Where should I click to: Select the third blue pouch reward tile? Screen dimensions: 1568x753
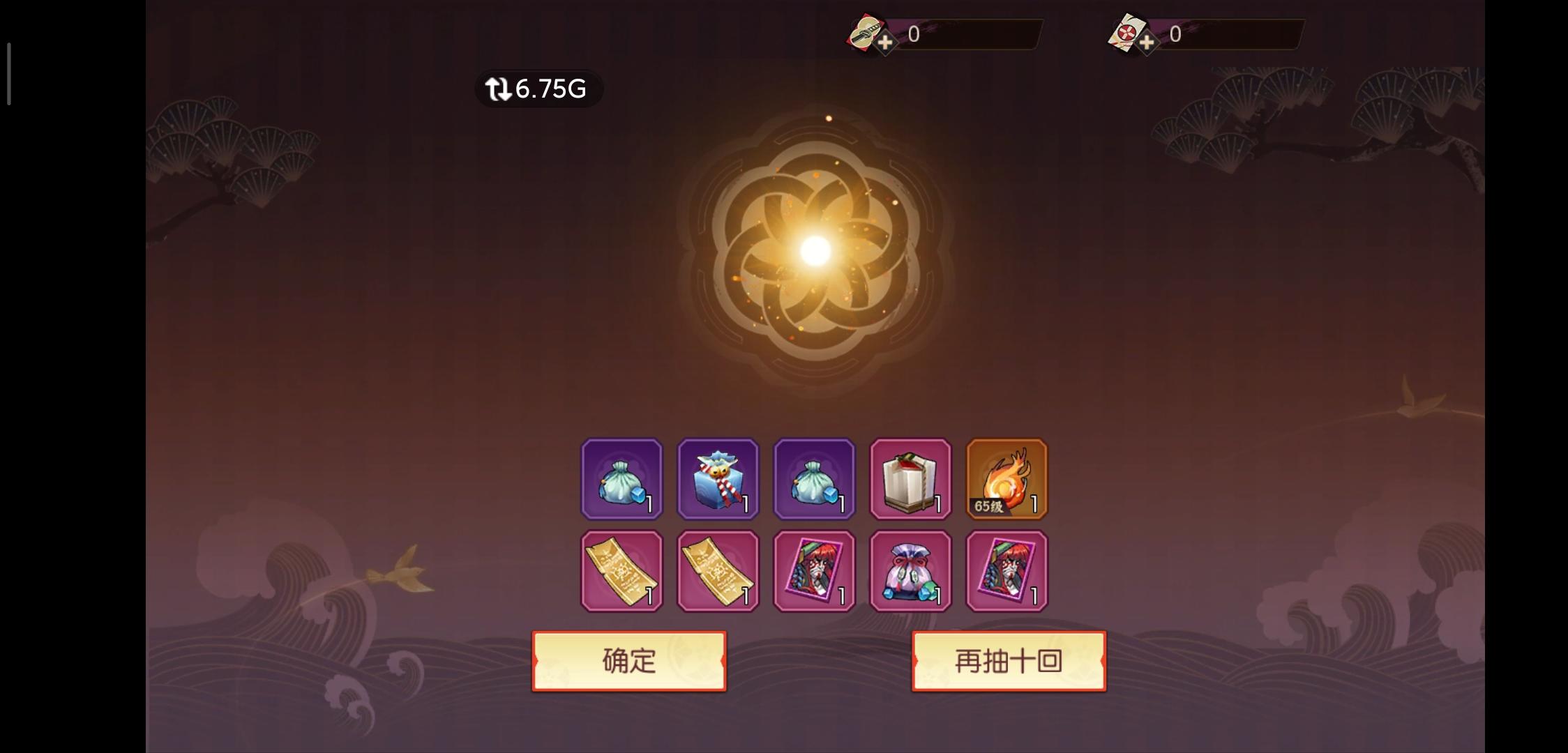coord(814,478)
